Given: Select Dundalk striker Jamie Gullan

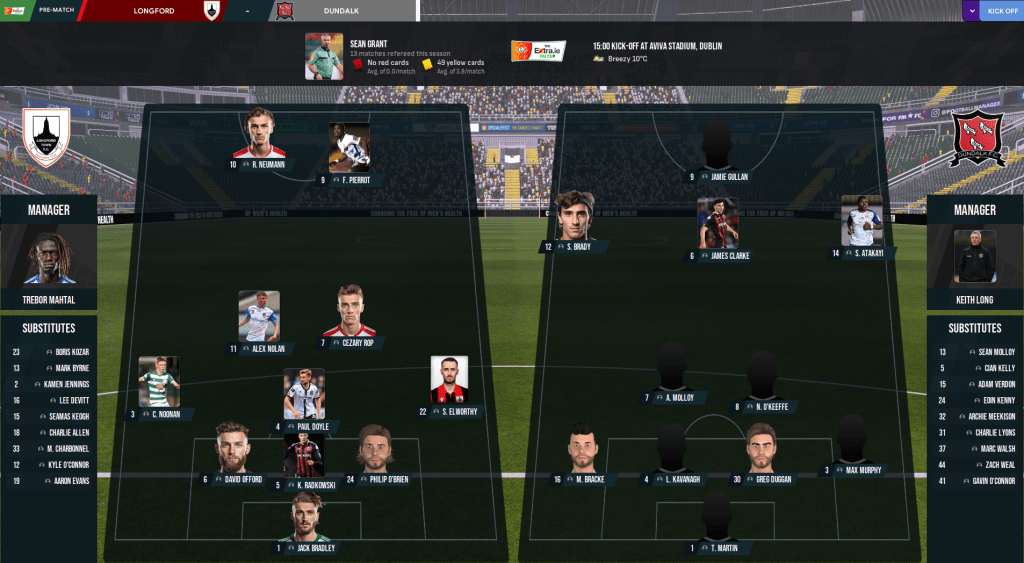Looking at the screenshot, I should click(717, 150).
